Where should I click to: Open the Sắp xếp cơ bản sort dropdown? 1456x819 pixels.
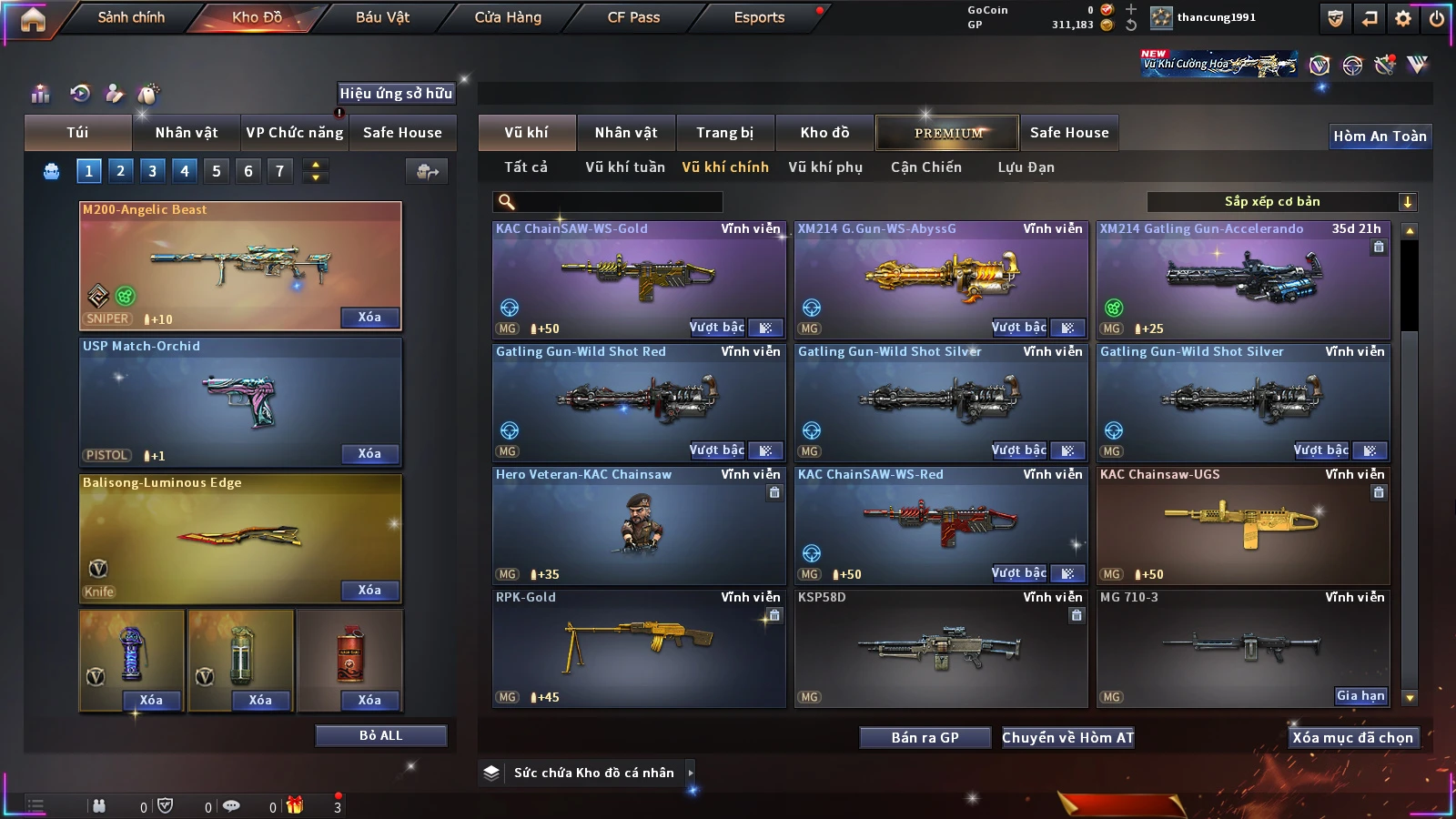point(1281,202)
